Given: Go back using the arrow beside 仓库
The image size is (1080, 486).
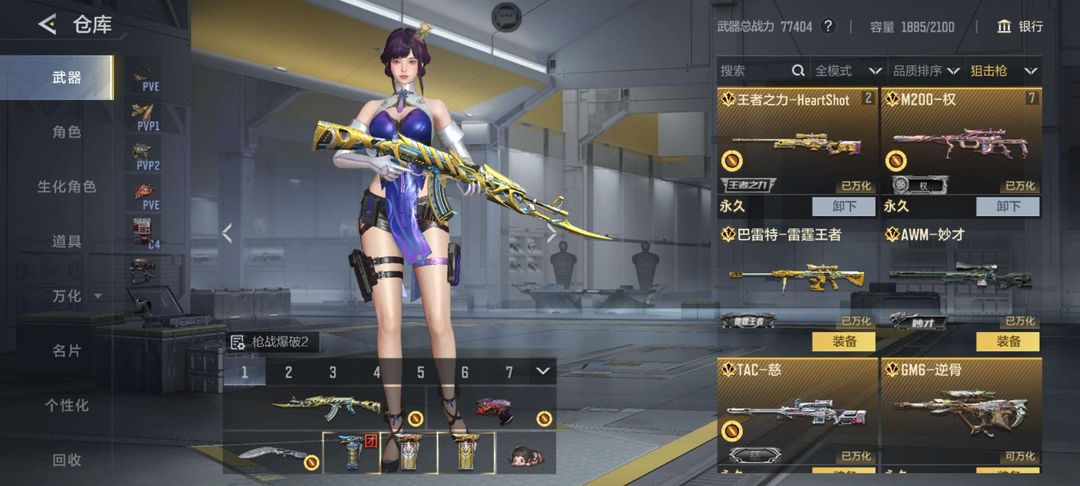Looking at the screenshot, I should [47, 25].
